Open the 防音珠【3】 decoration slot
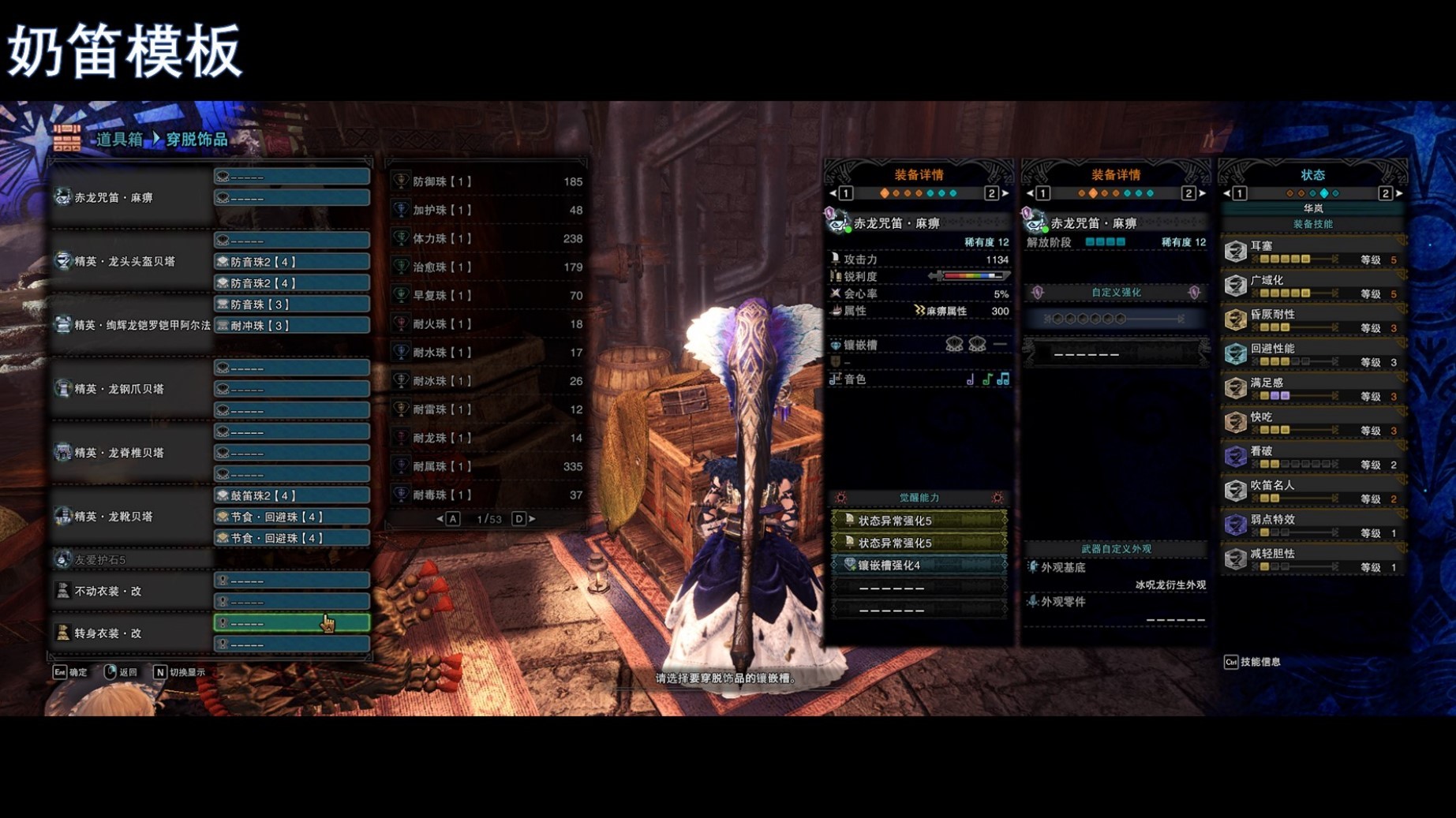This screenshot has width=1456, height=818. (x=291, y=304)
